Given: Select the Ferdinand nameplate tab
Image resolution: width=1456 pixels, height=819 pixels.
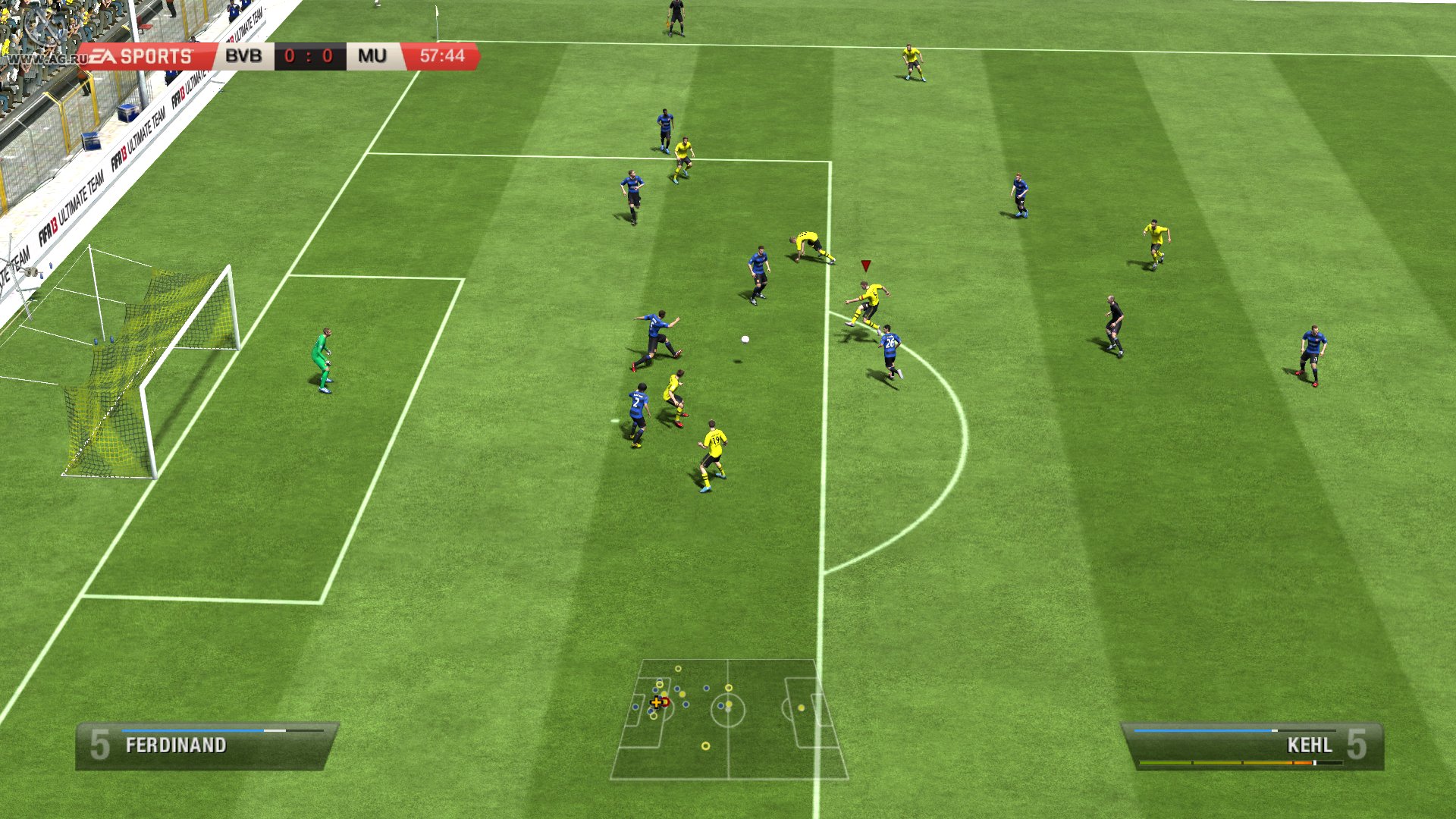Looking at the screenshot, I should [176, 745].
